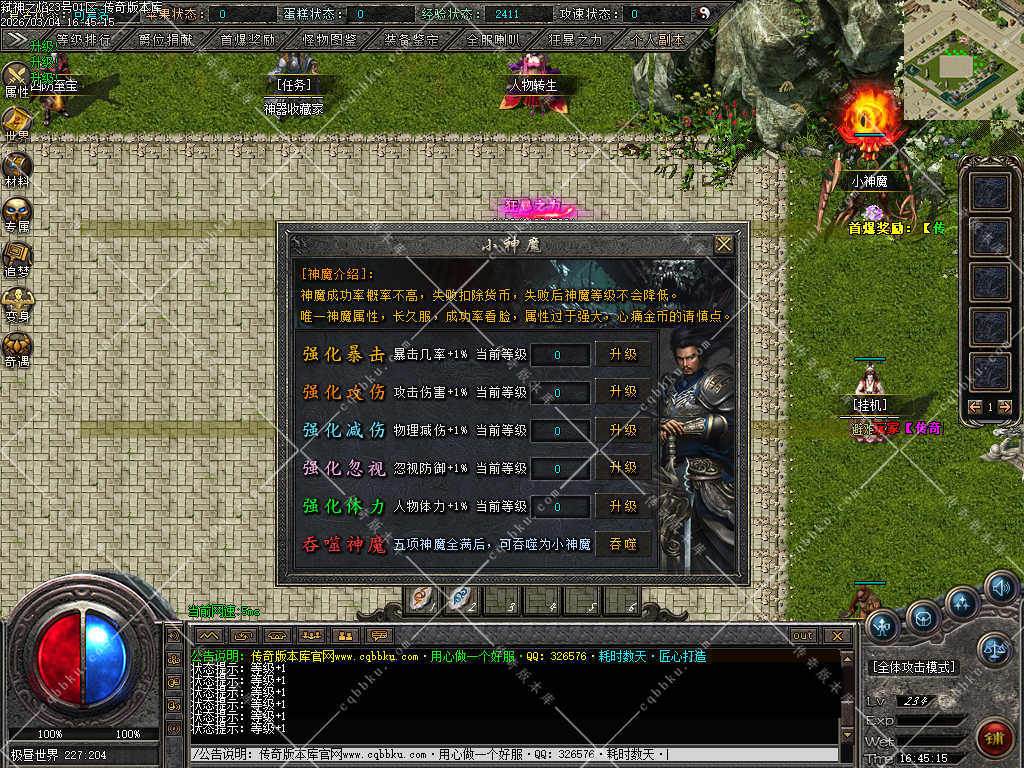Upgrade 强化体力 with its 升级 button
The width and height of the screenshot is (1024, 768).
click(623, 506)
